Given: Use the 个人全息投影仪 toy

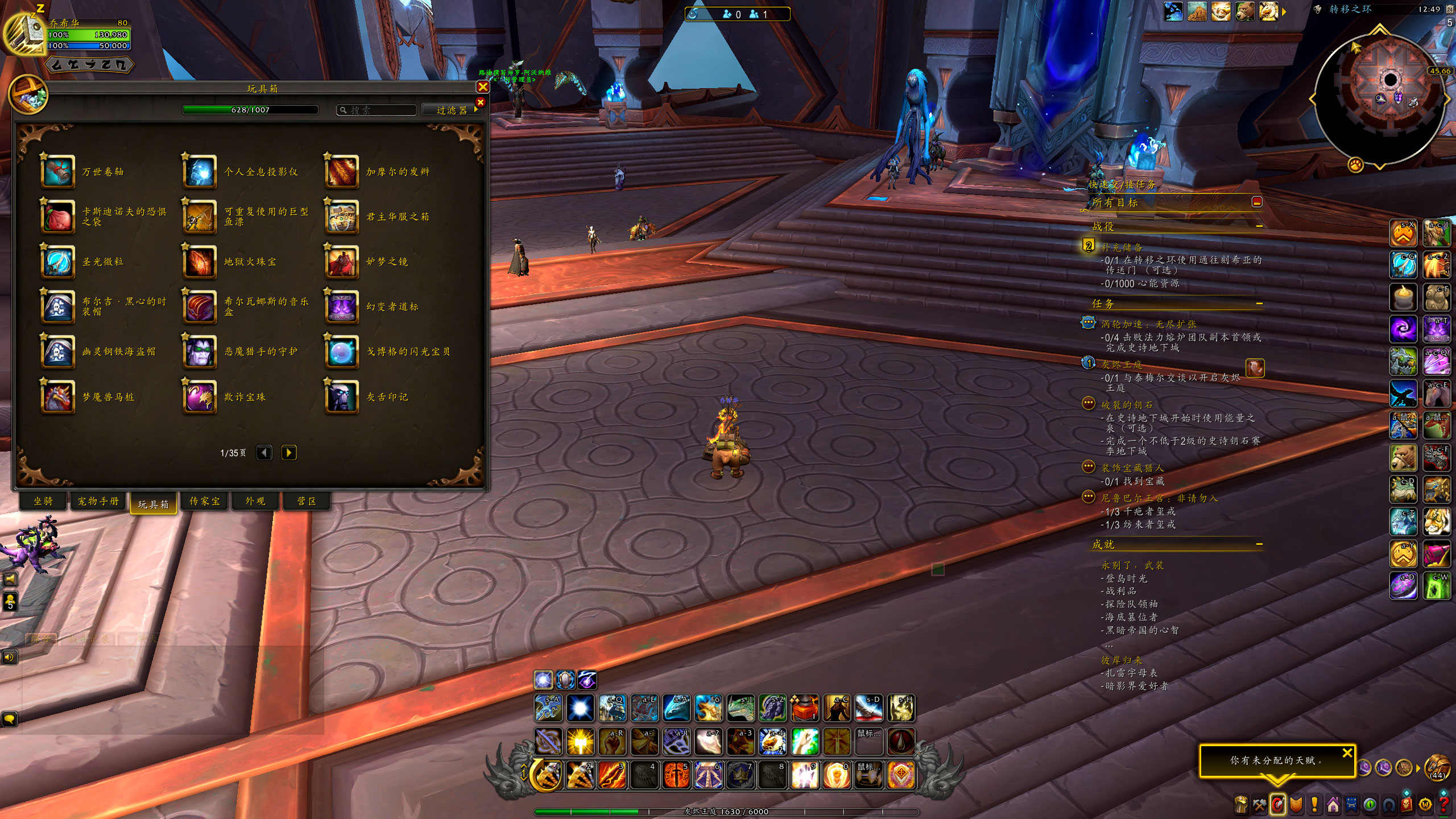Looking at the screenshot, I should coord(200,171).
